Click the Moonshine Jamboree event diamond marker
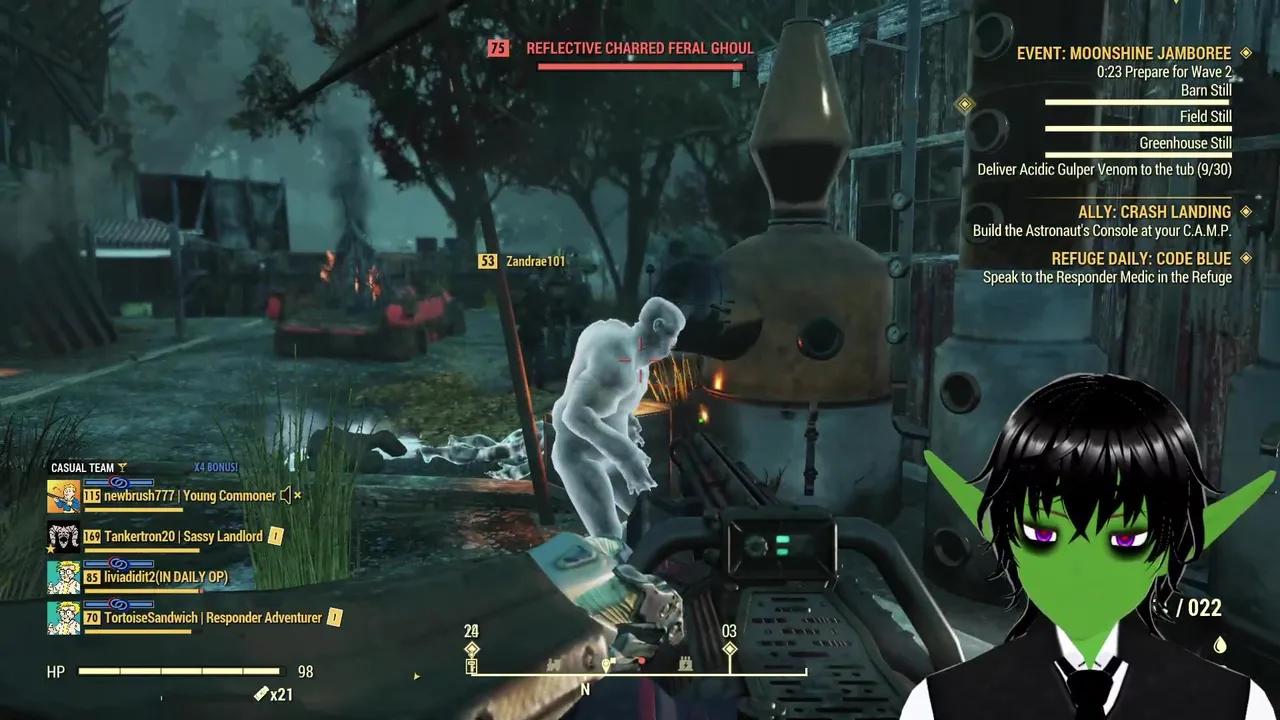 click(1245, 53)
